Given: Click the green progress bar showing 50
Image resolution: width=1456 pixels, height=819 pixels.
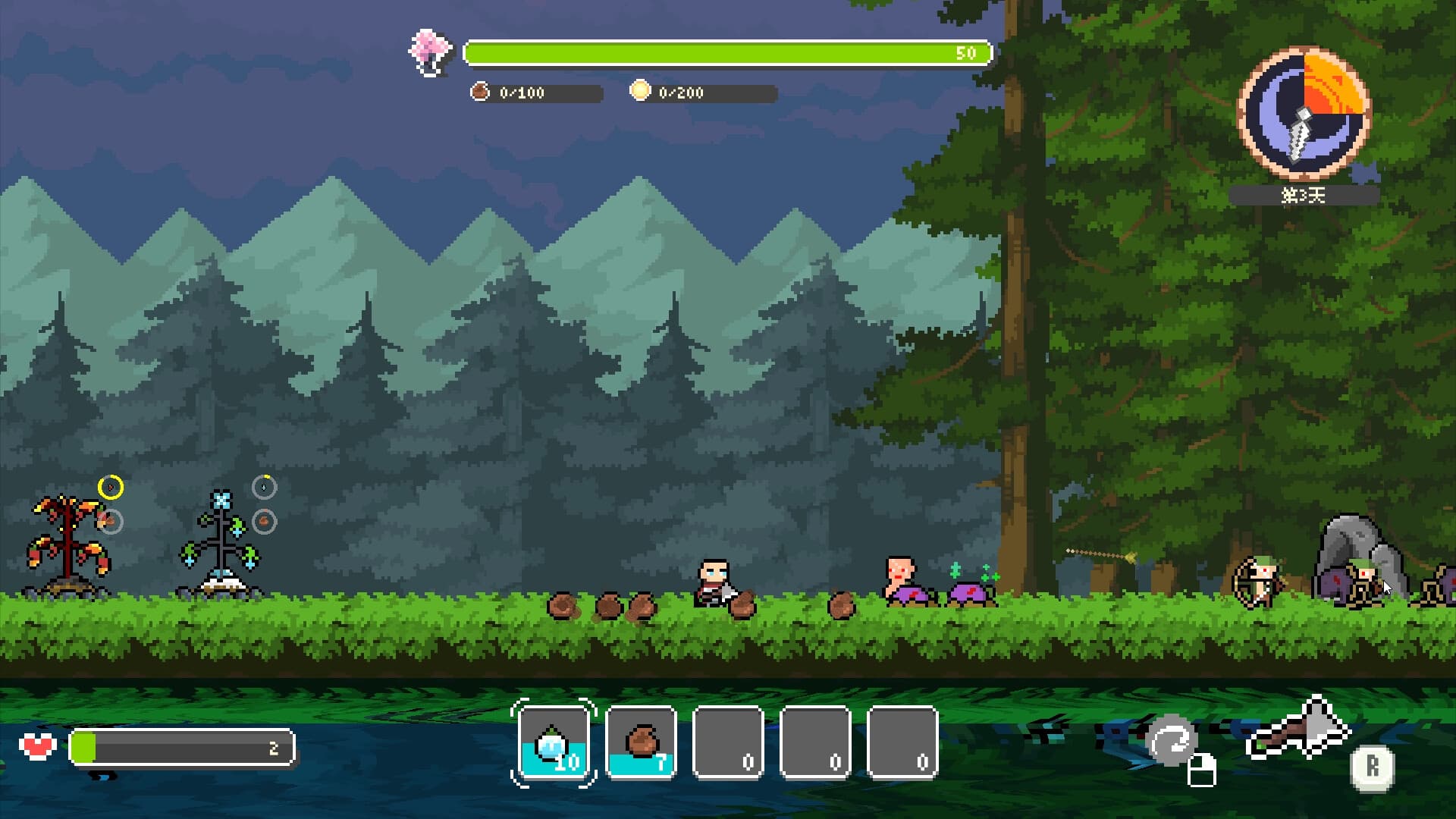Looking at the screenshot, I should 726,53.
